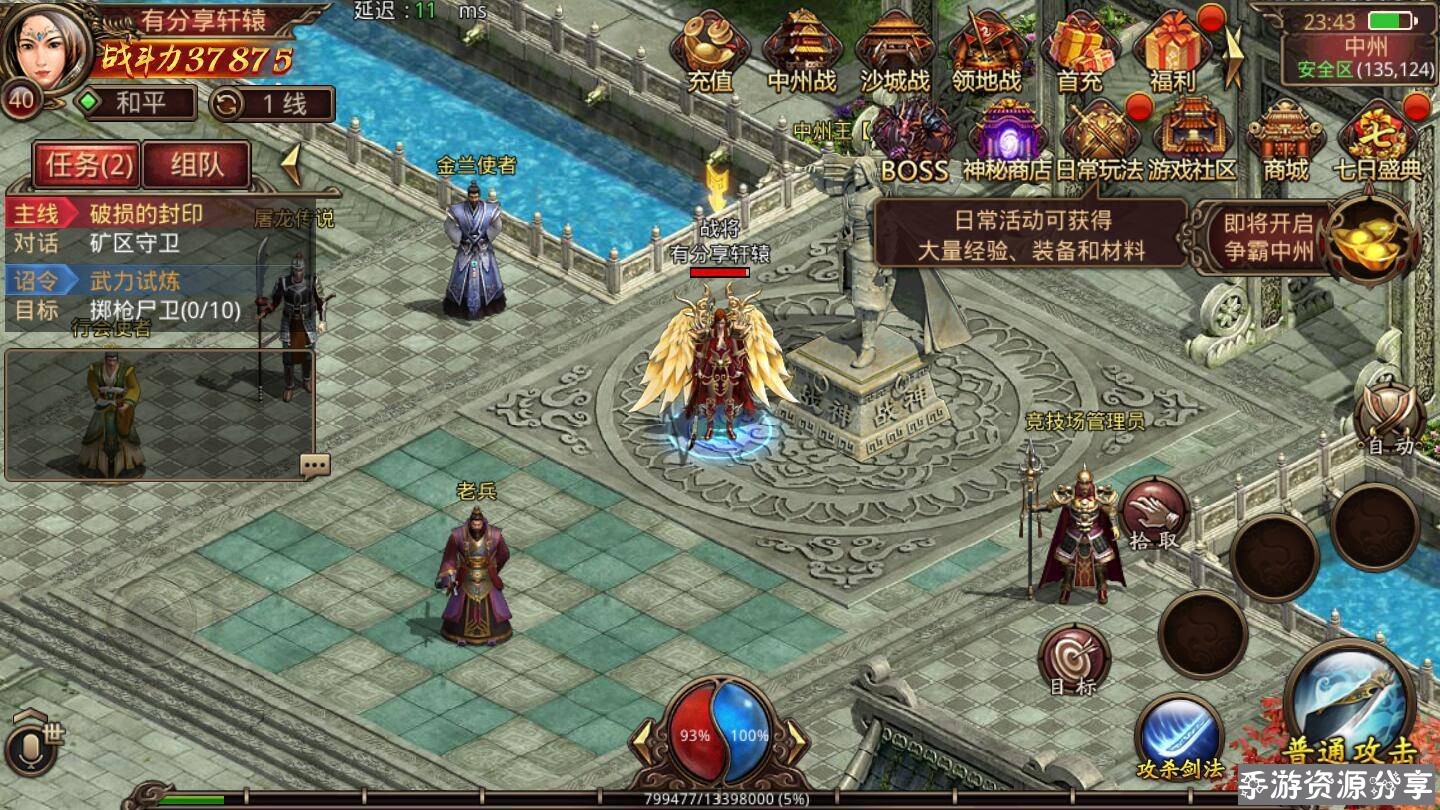
Task: Open the 领地战 territory war icon
Action: pyautogui.click(x=985, y=50)
